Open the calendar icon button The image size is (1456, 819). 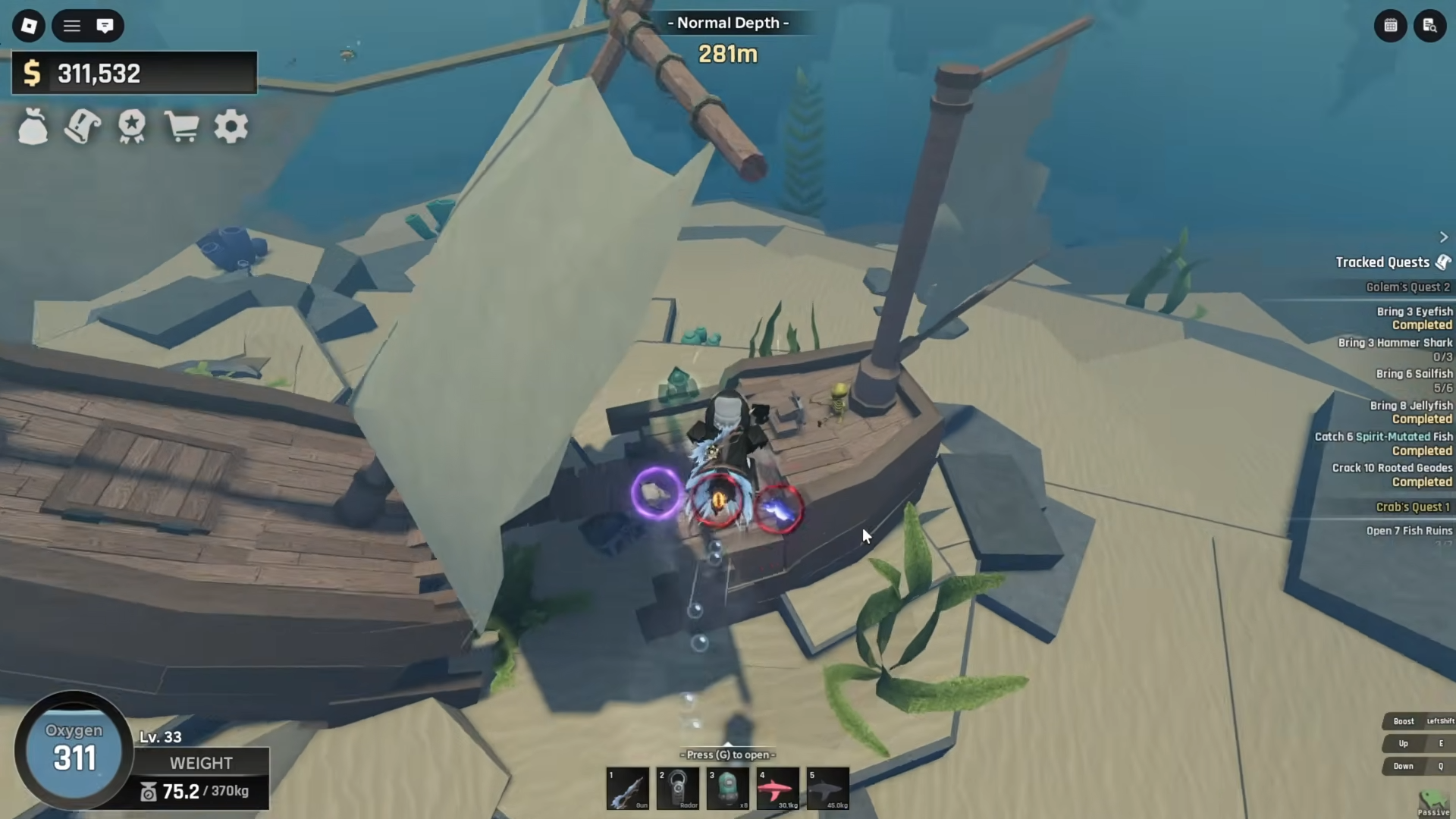(1391, 26)
